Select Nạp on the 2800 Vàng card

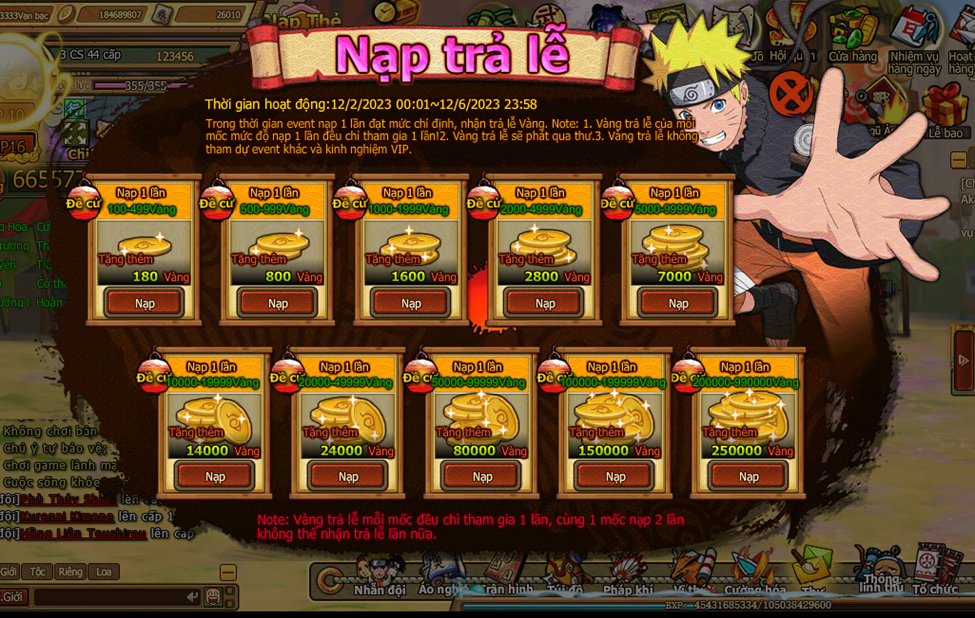(545, 303)
